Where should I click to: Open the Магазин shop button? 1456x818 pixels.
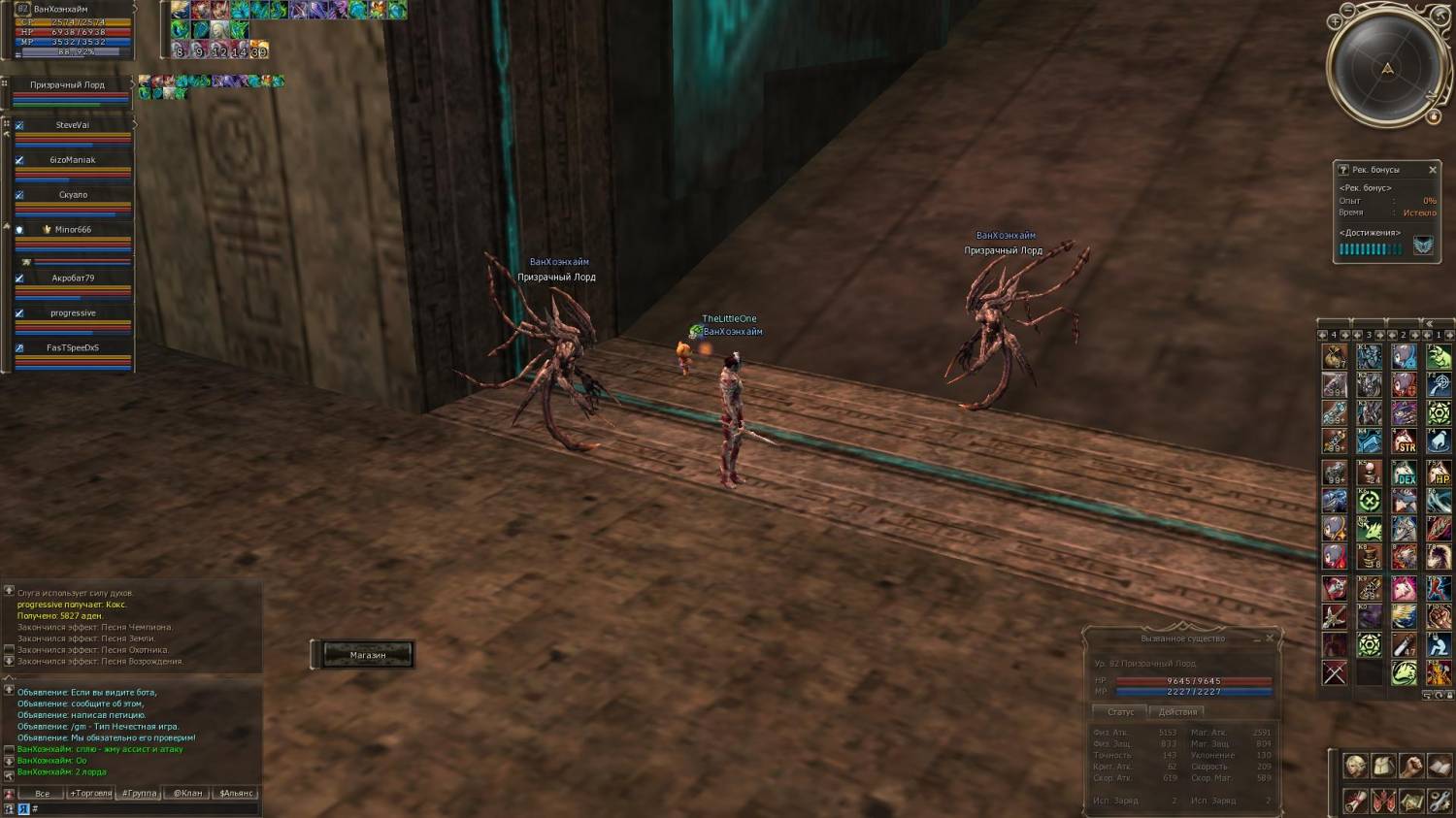point(367,655)
